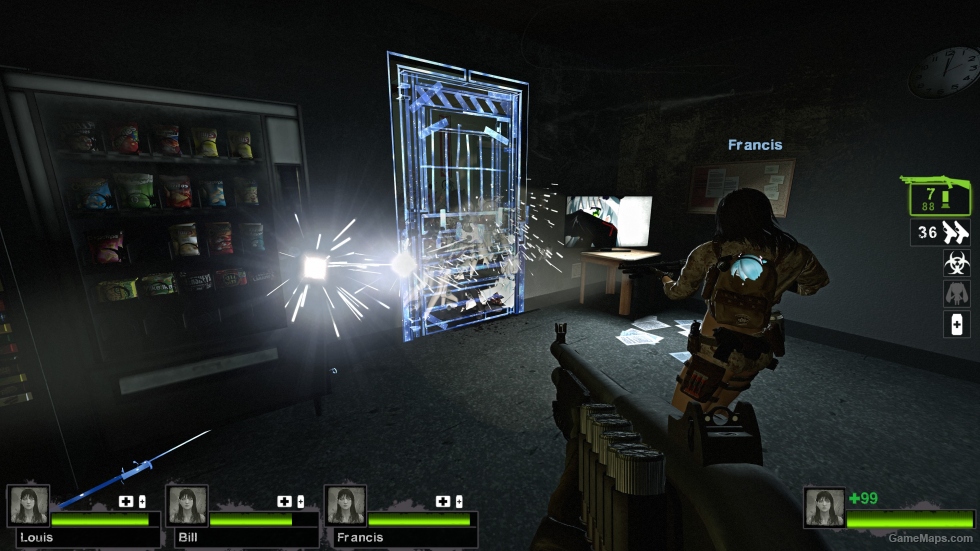The width and height of the screenshot is (980, 551).
Task: Select the shotgun primary weapon slot
Action: 940,196
